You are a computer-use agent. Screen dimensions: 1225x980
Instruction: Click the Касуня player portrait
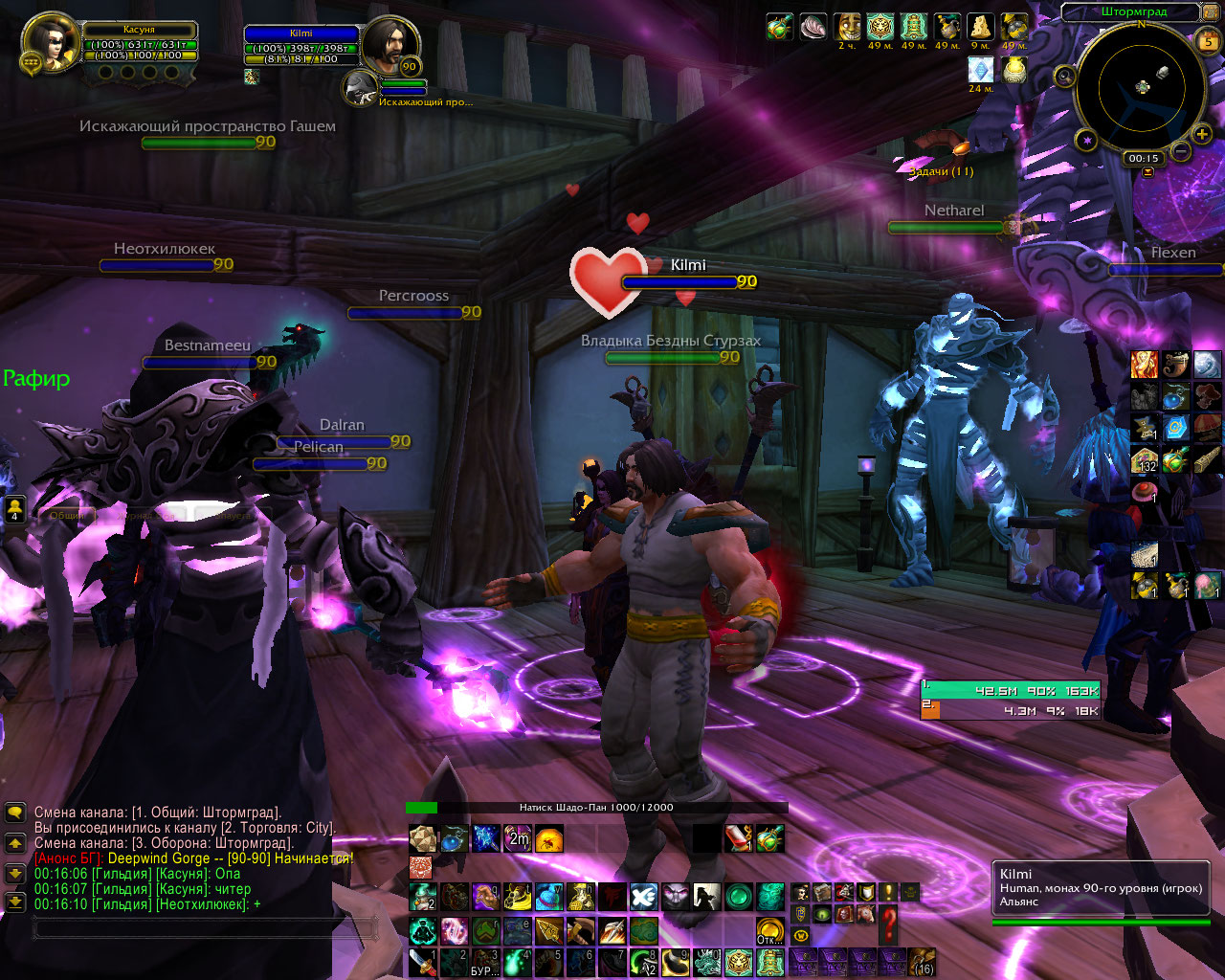[x=50, y=43]
